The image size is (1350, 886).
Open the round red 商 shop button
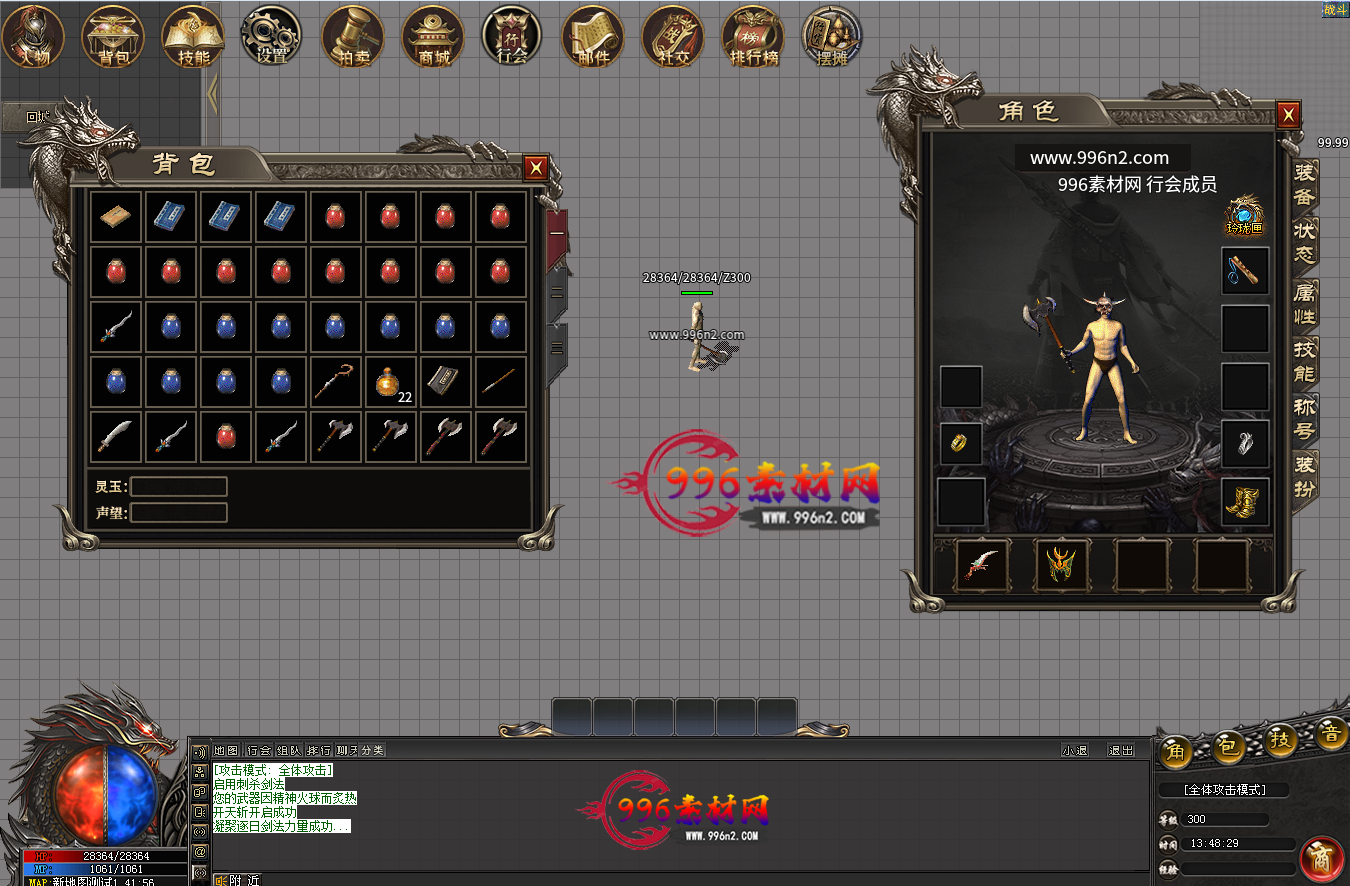coord(1321,858)
